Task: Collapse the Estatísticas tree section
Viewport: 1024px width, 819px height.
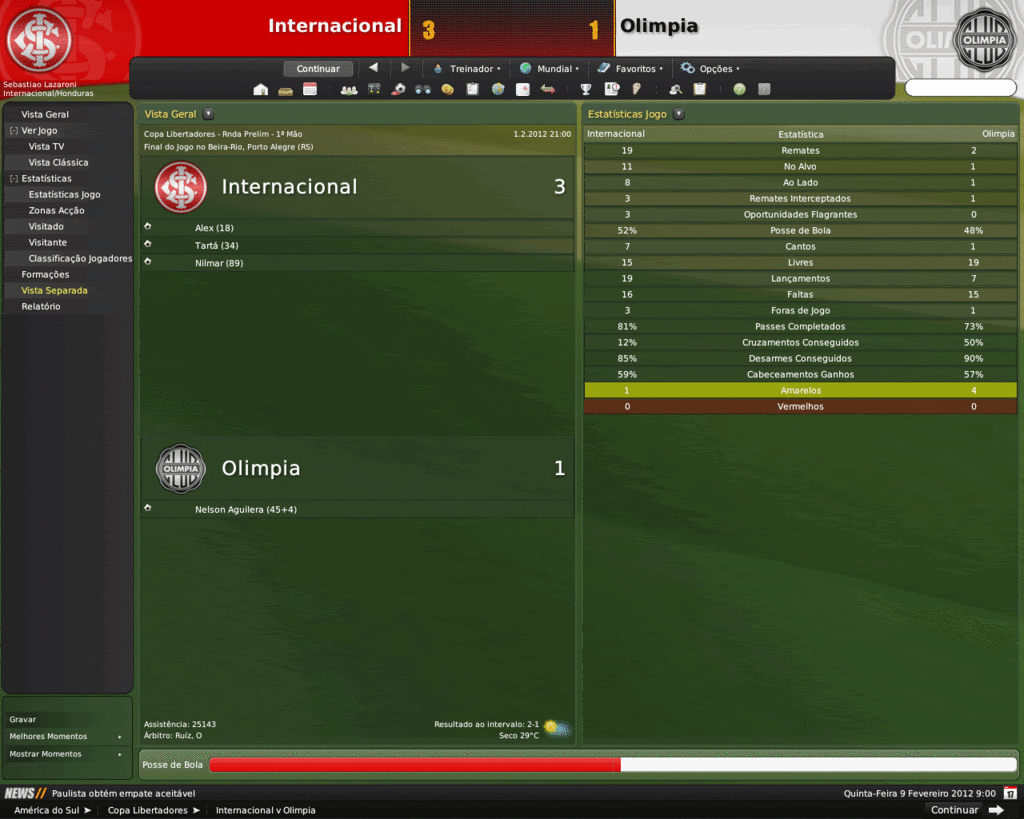Action: point(13,178)
